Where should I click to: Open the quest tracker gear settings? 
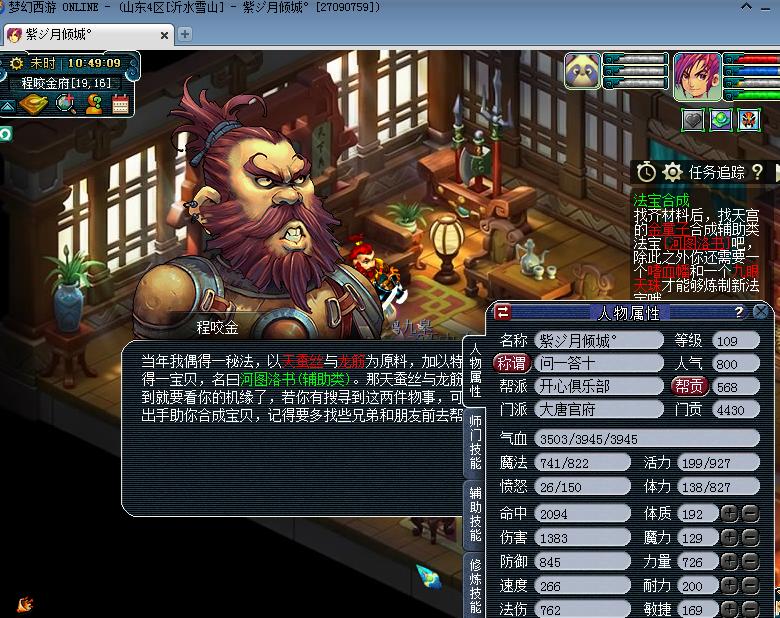[x=672, y=172]
